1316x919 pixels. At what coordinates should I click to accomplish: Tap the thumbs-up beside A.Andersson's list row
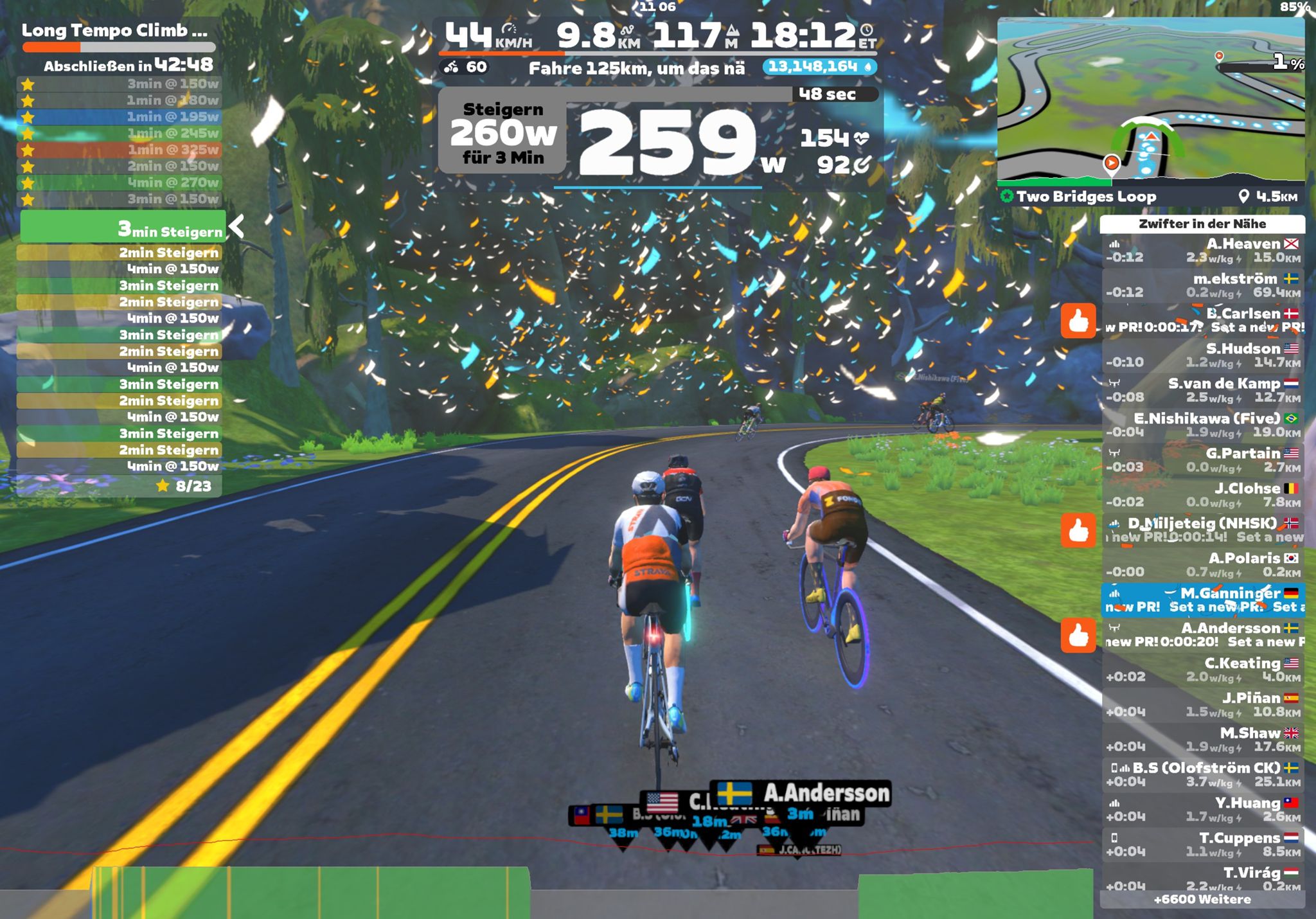tap(1078, 635)
